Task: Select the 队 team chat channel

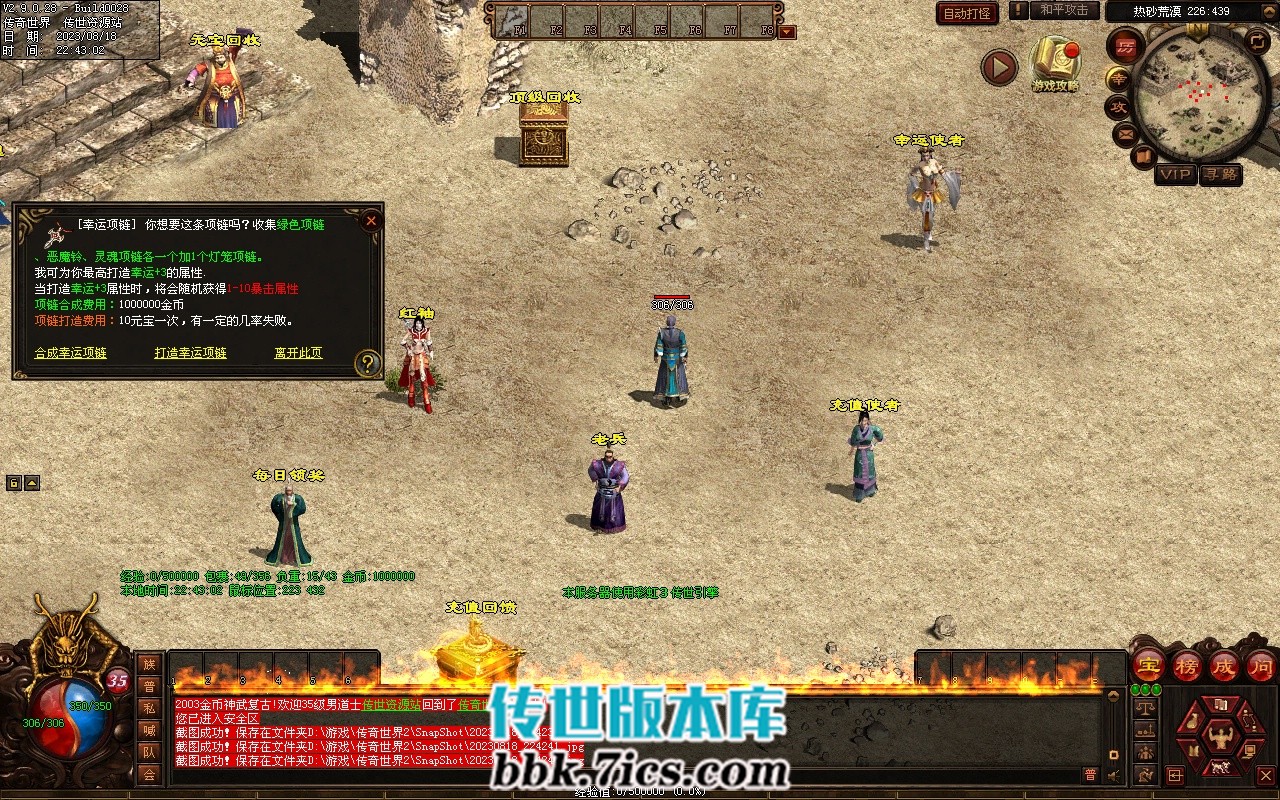Action: tap(149, 752)
